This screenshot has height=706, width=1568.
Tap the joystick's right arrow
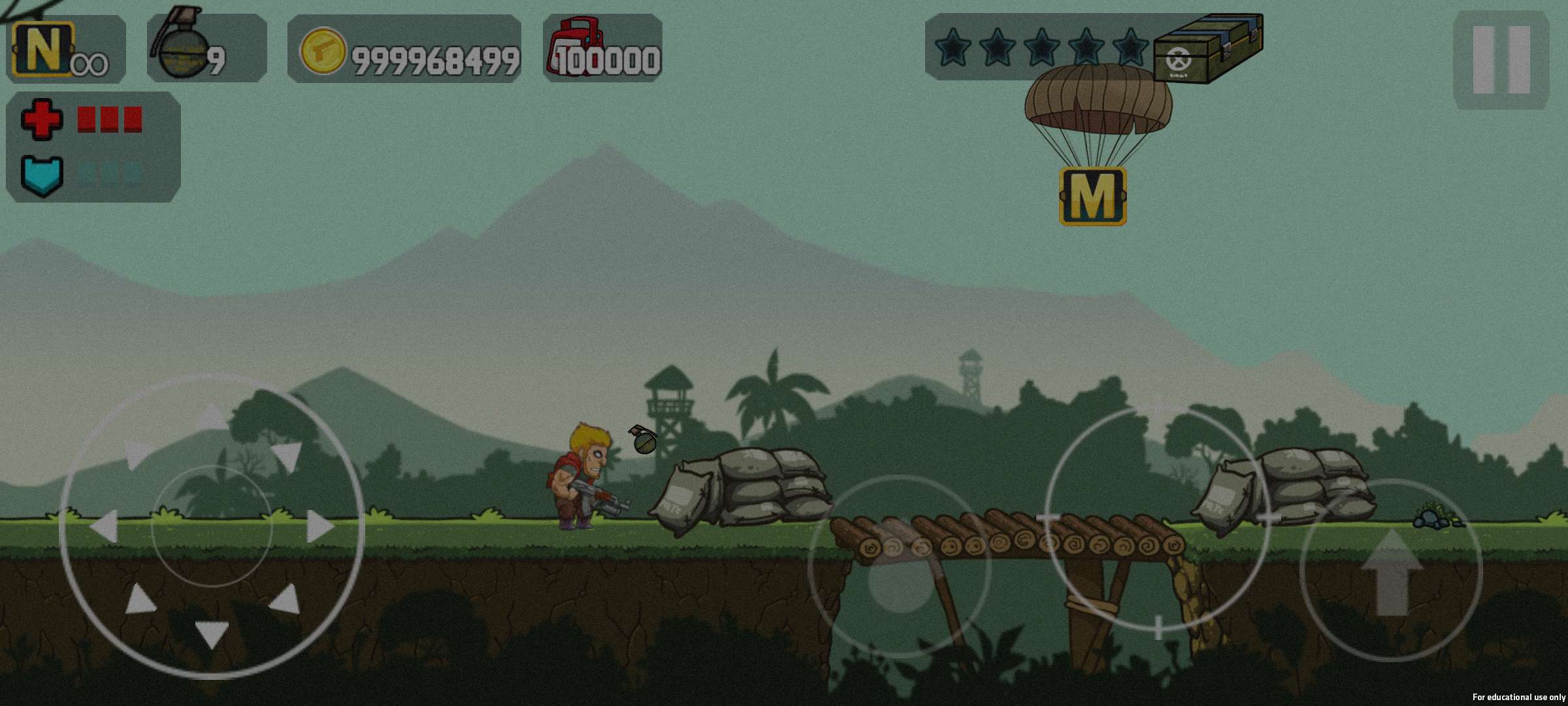click(x=319, y=526)
